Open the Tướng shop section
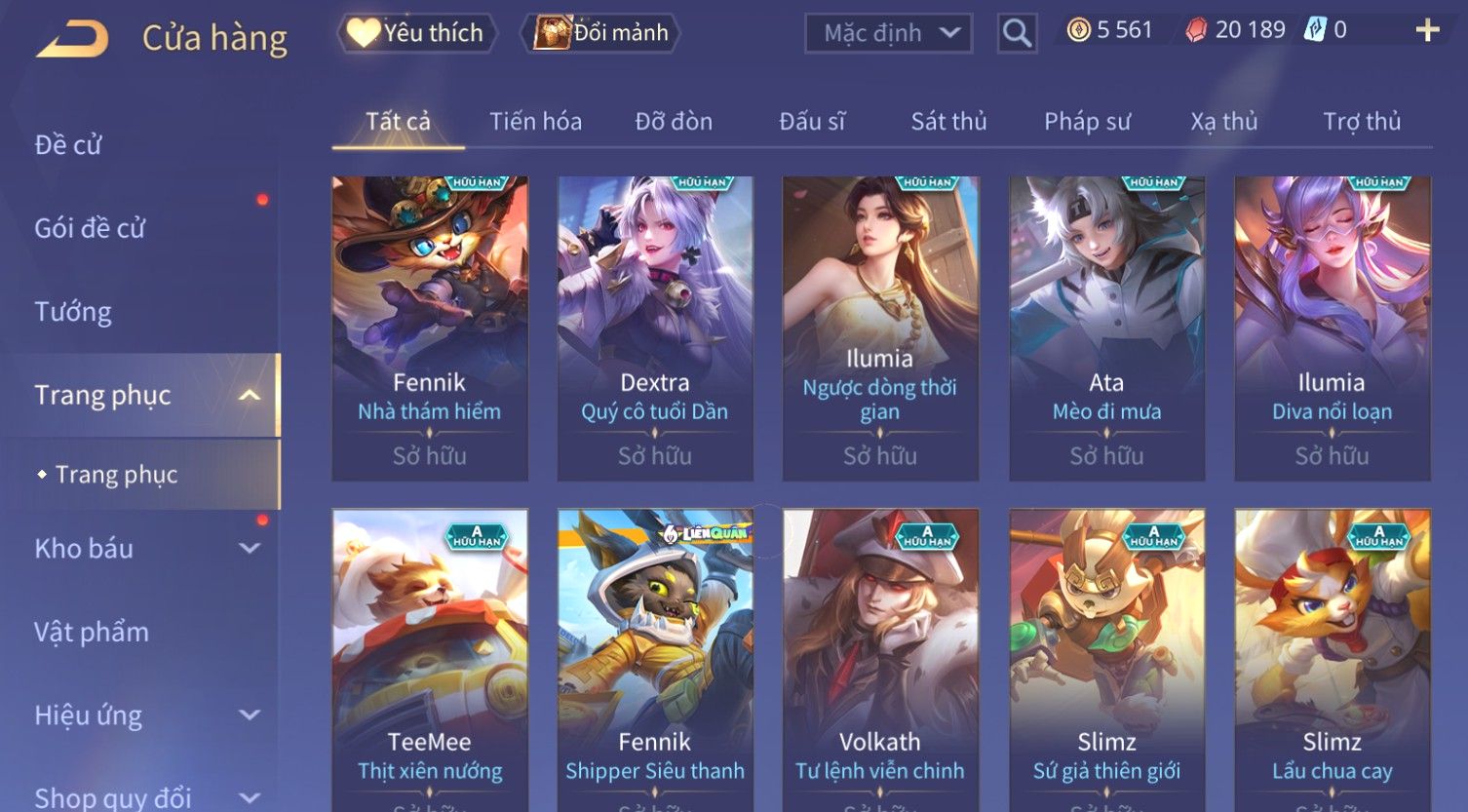 point(73,312)
